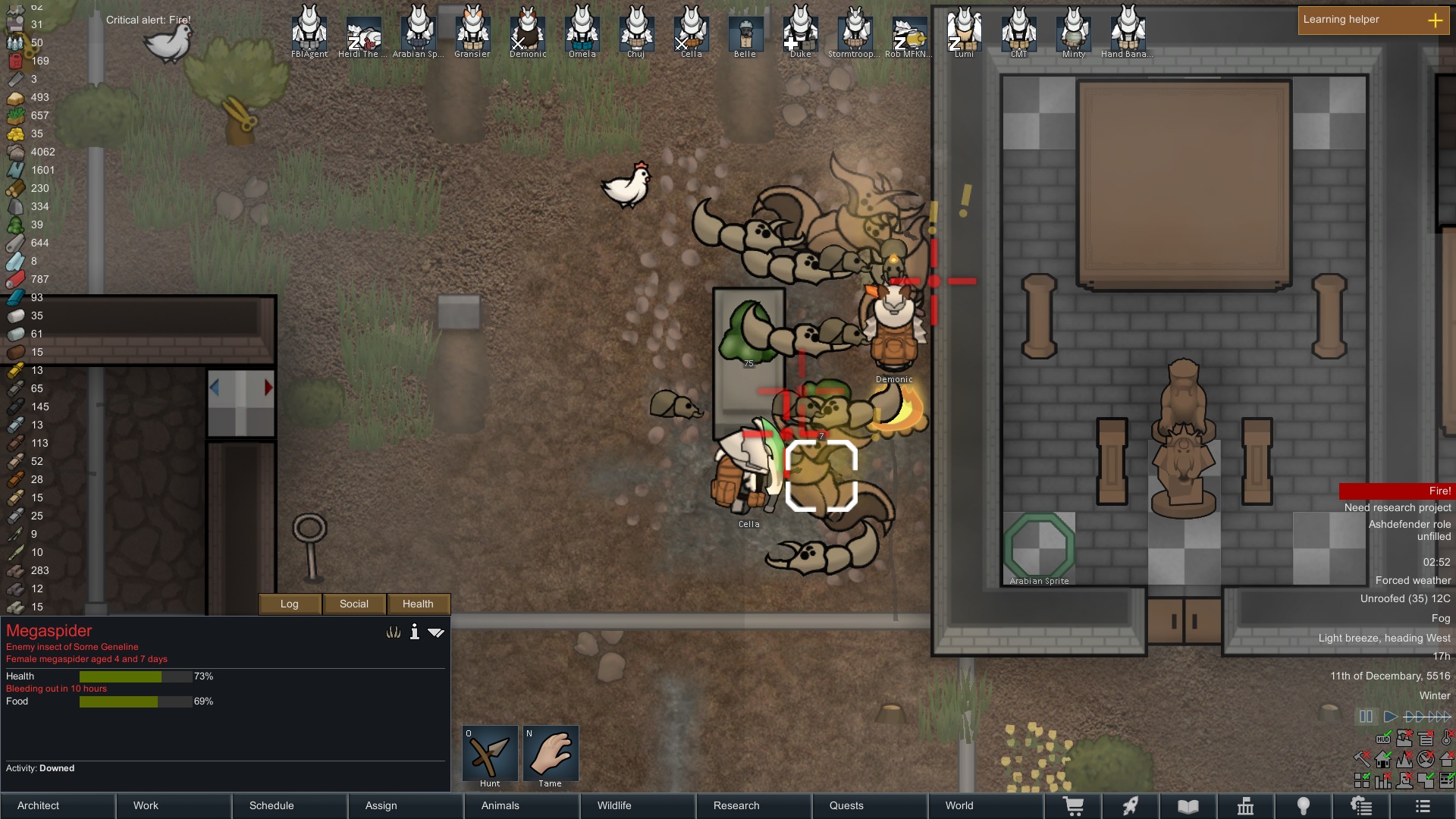Show the Animals list
This screenshot has height=819, width=1456.
click(522, 805)
